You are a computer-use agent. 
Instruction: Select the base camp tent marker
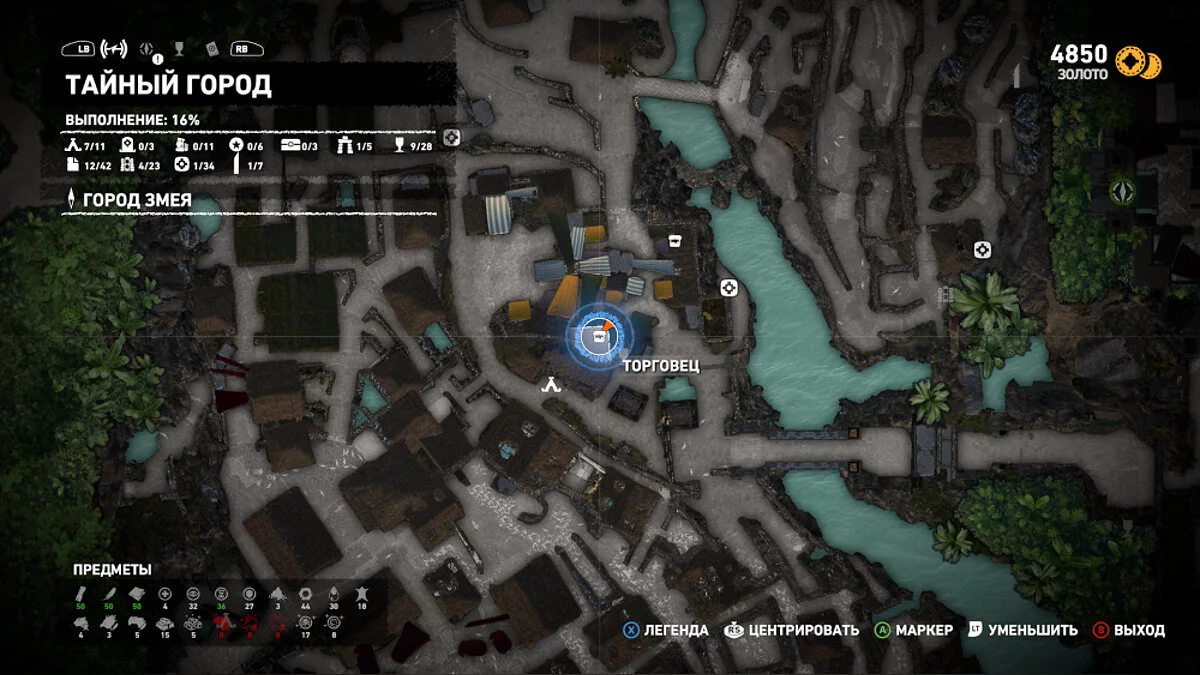(549, 382)
